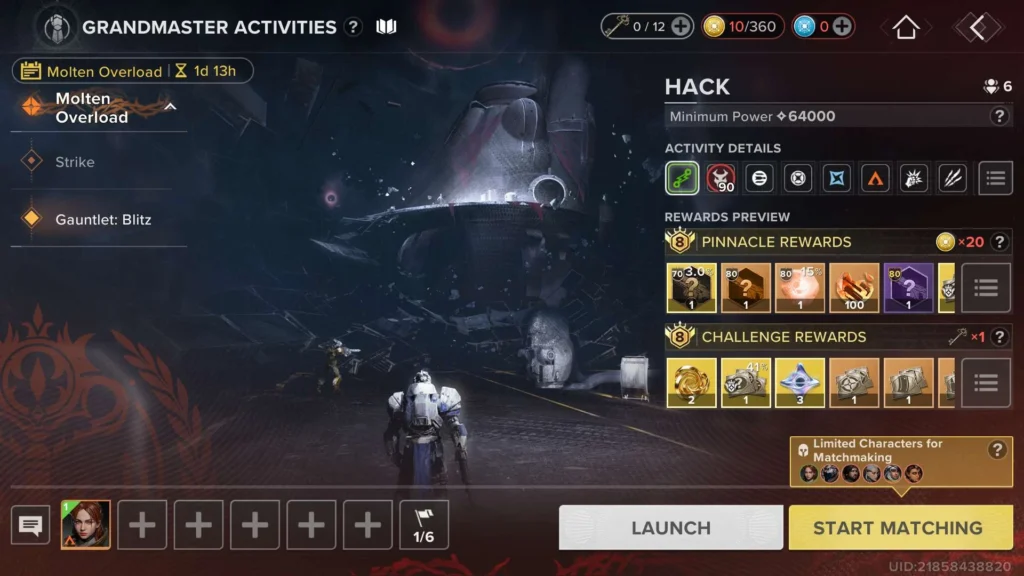Image resolution: width=1024 pixels, height=576 pixels.
Task: Open the activity guide book icon
Action: click(x=386, y=27)
